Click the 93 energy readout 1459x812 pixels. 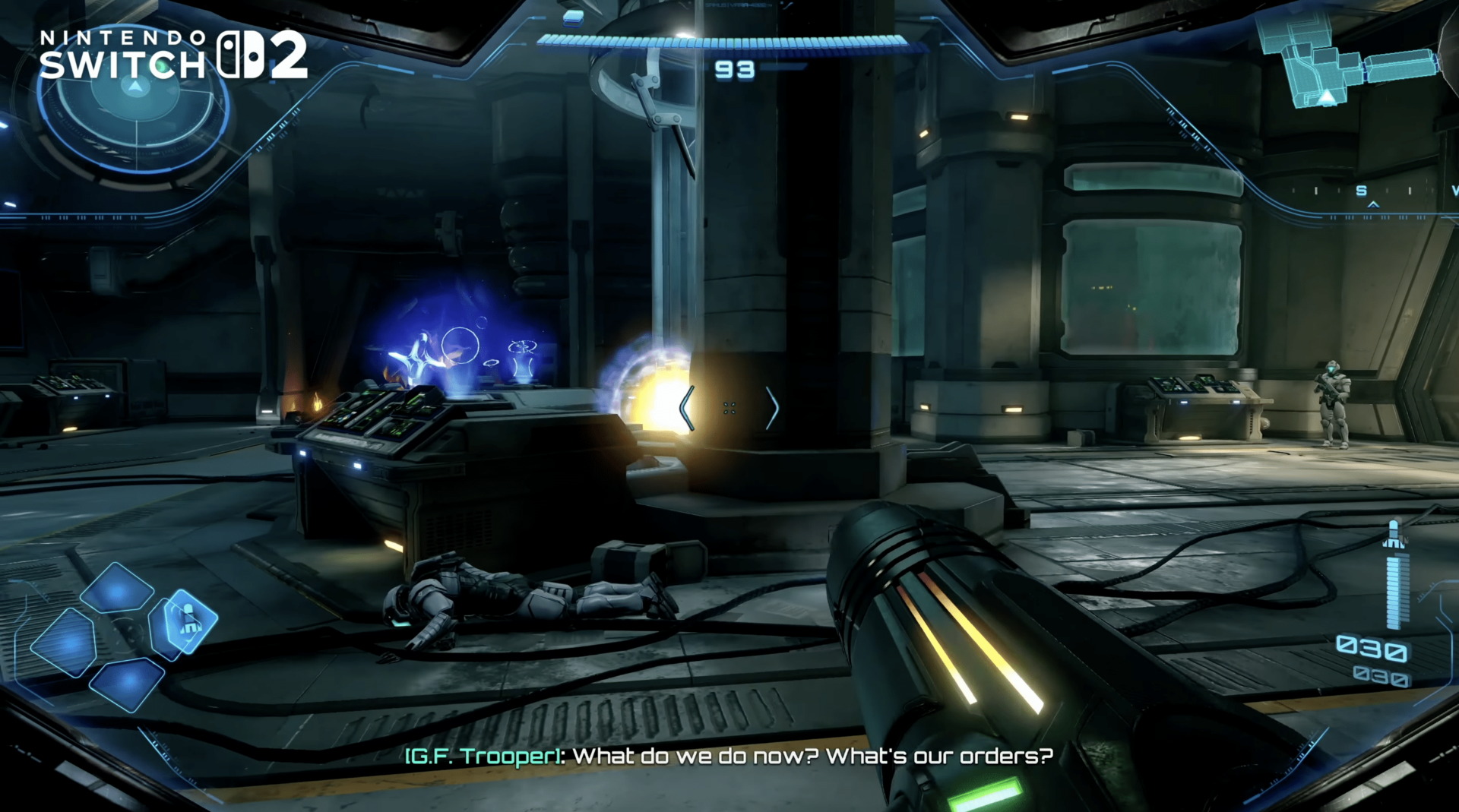coord(734,71)
